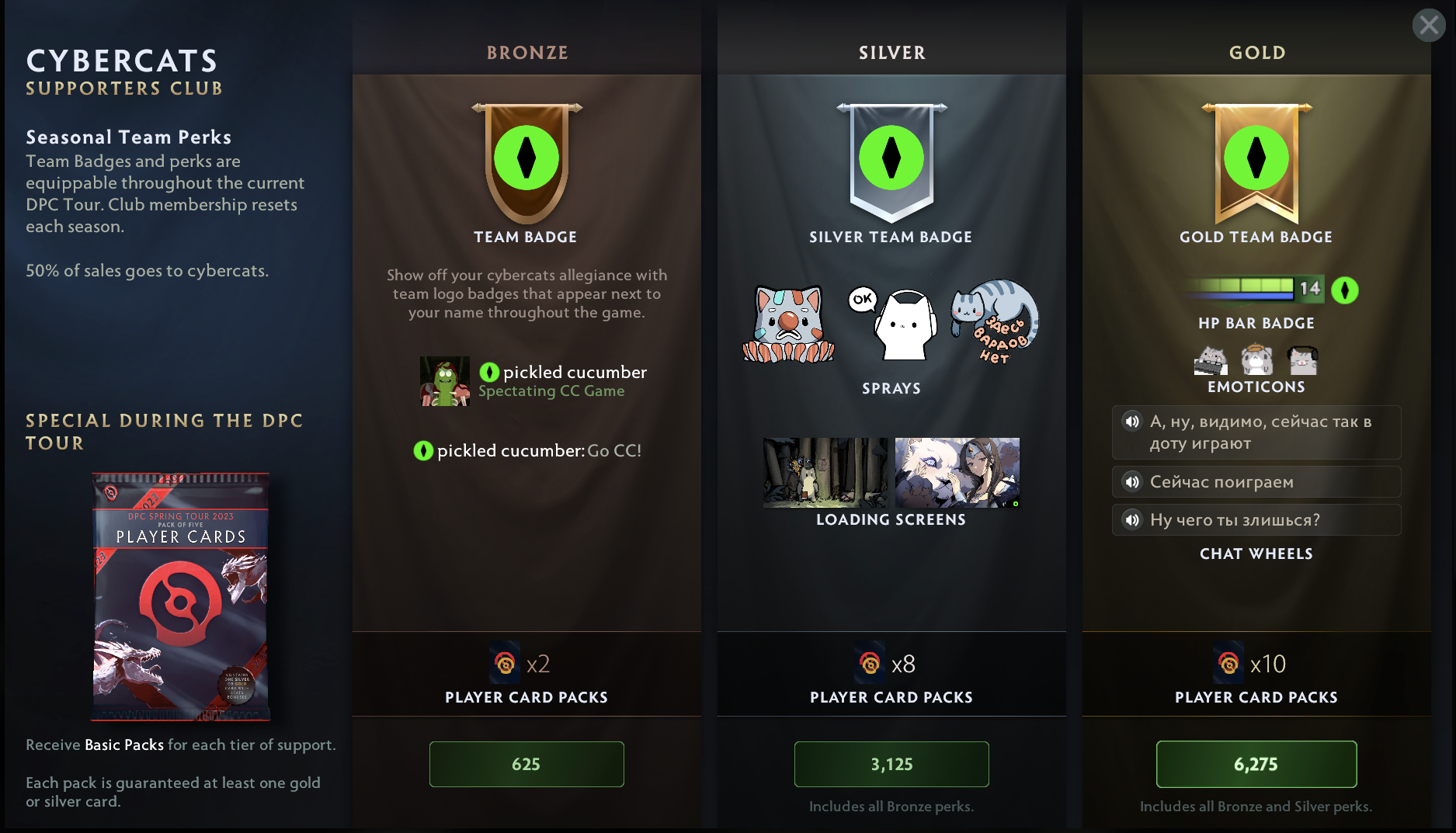Play the 'Сейчас поиграем' chat wheel audio
This screenshot has width=1456, height=833.
click(1131, 482)
